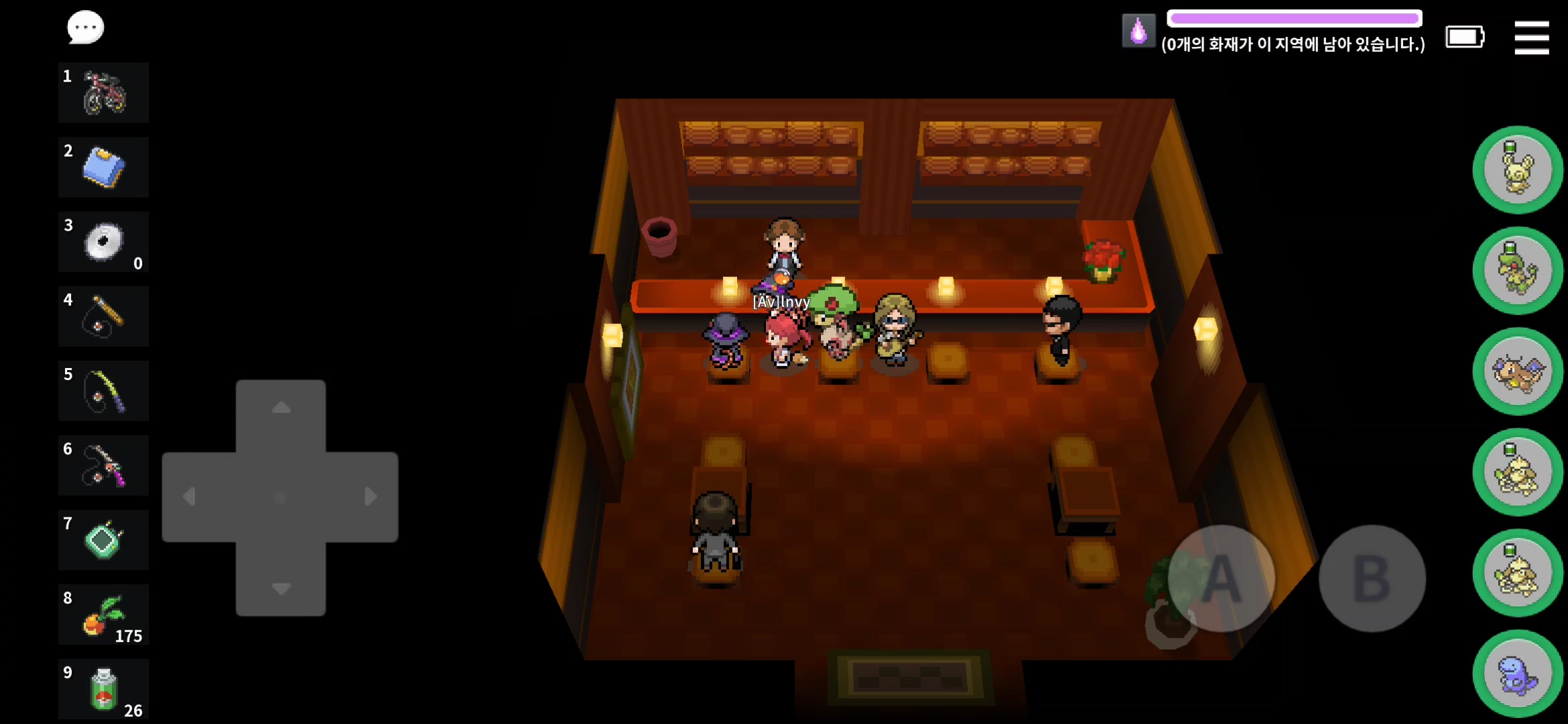
Task: Click the purple flame status icon
Action: click(1138, 31)
